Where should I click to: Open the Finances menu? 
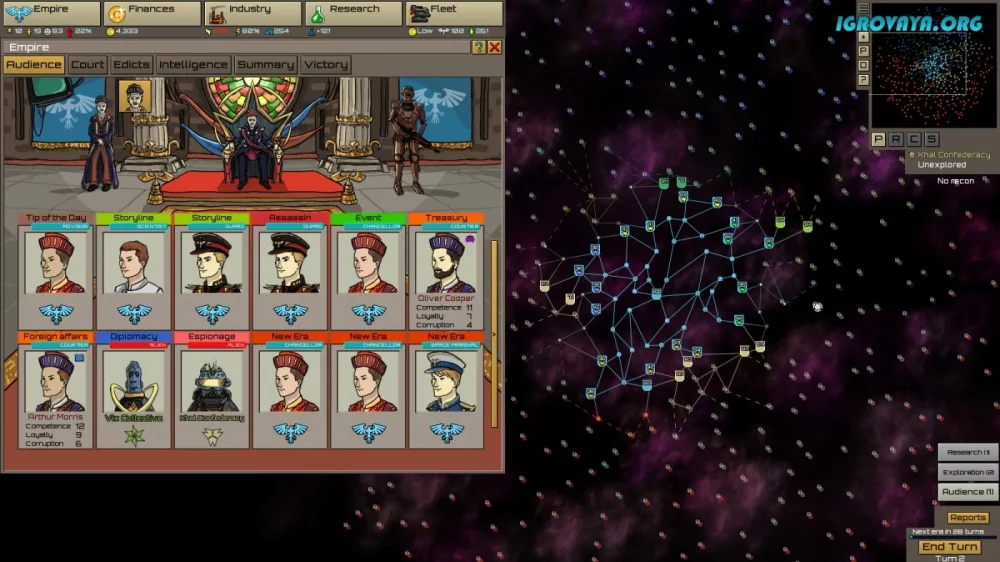click(152, 14)
